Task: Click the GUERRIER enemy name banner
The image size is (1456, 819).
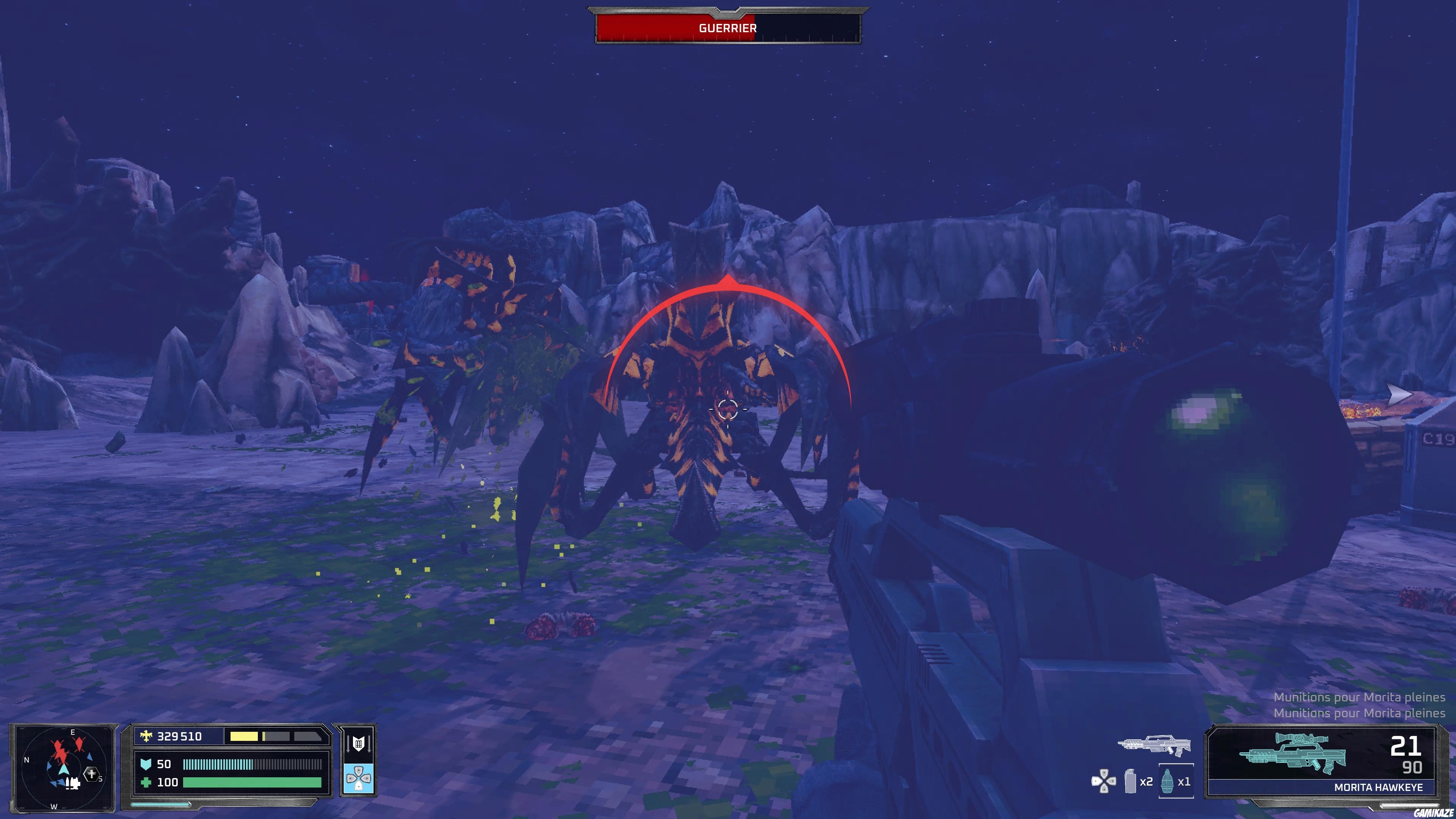Action: click(x=728, y=27)
